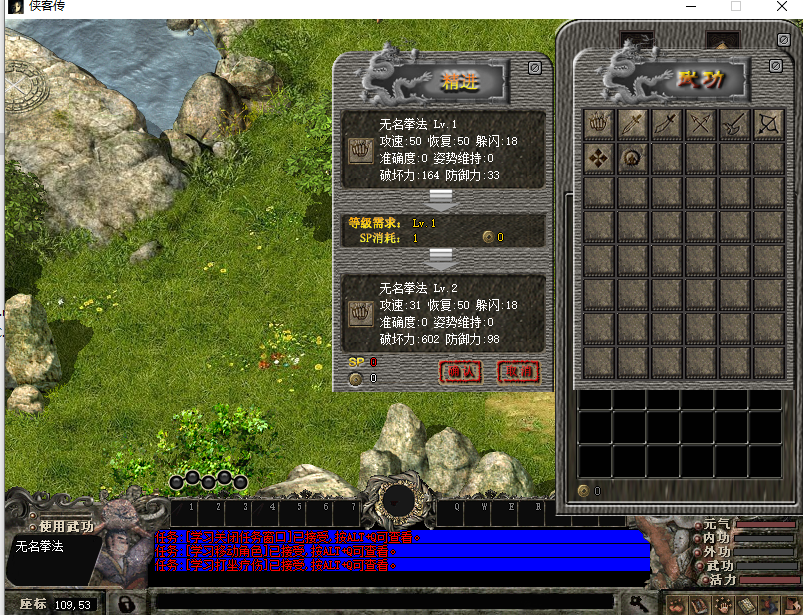The image size is (803, 615).
Task: Confirm the skill upgrade with 确认
Action: click(460, 372)
